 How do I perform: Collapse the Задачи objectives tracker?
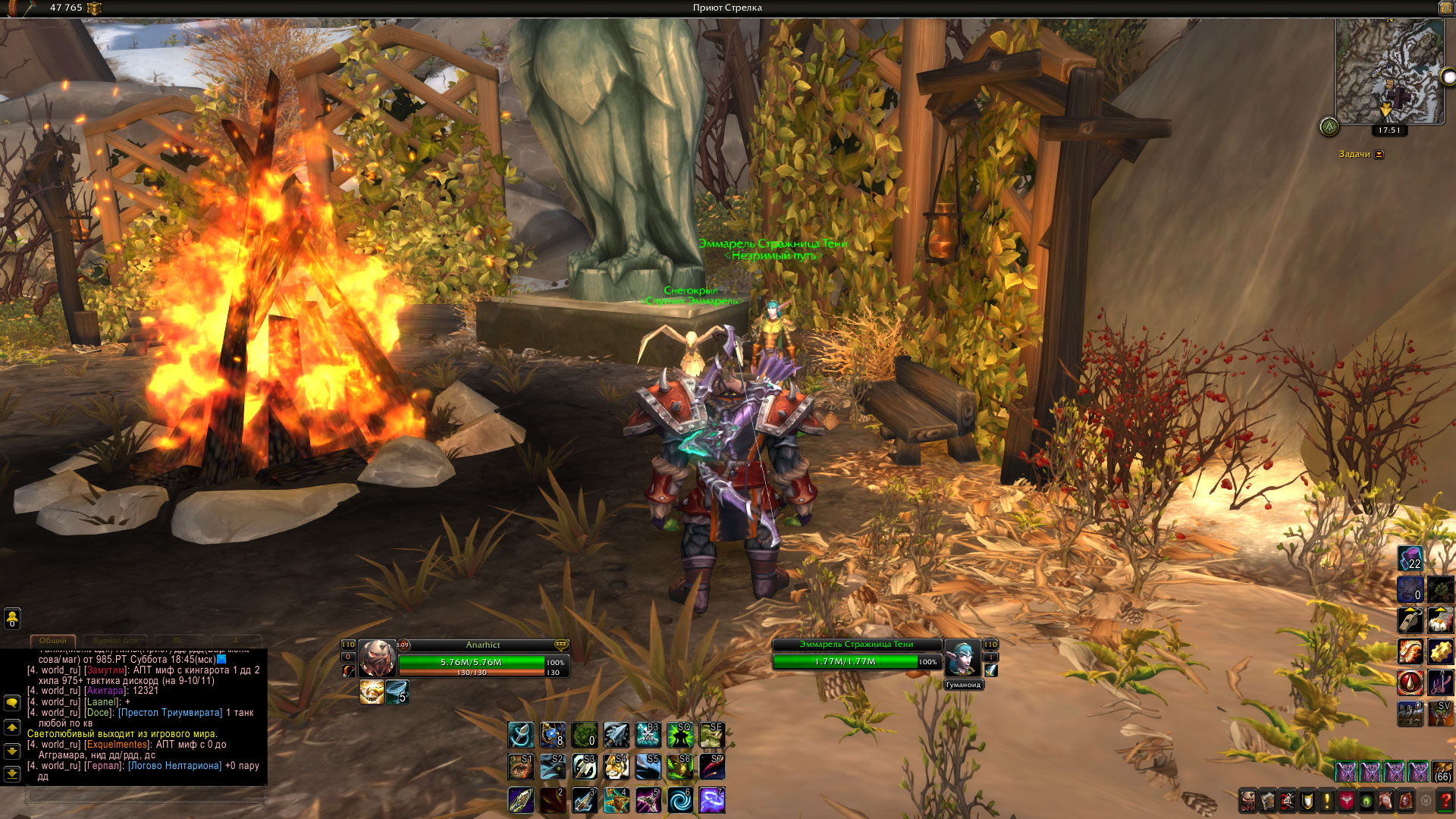click(1379, 155)
